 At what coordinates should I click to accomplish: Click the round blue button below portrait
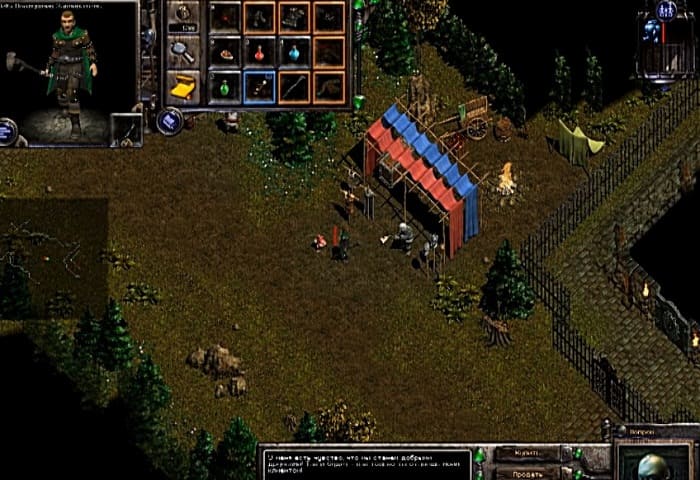(x=8, y=130)
